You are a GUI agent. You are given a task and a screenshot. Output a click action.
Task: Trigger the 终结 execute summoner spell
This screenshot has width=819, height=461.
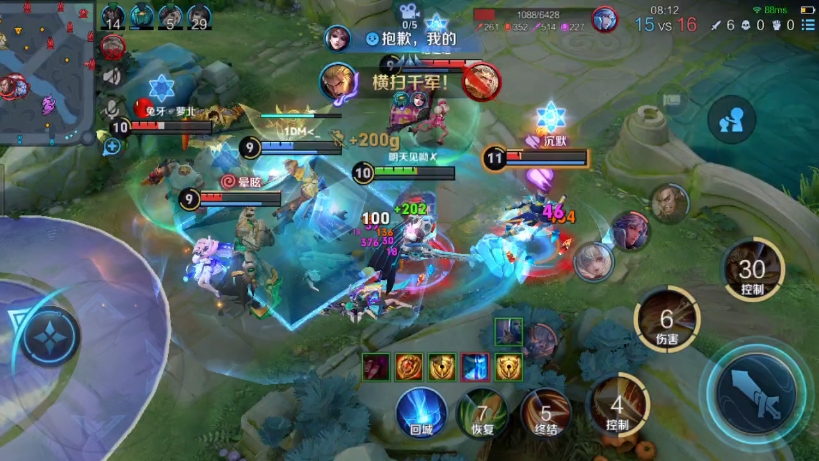pyautogui.click(x=545, y=413)
